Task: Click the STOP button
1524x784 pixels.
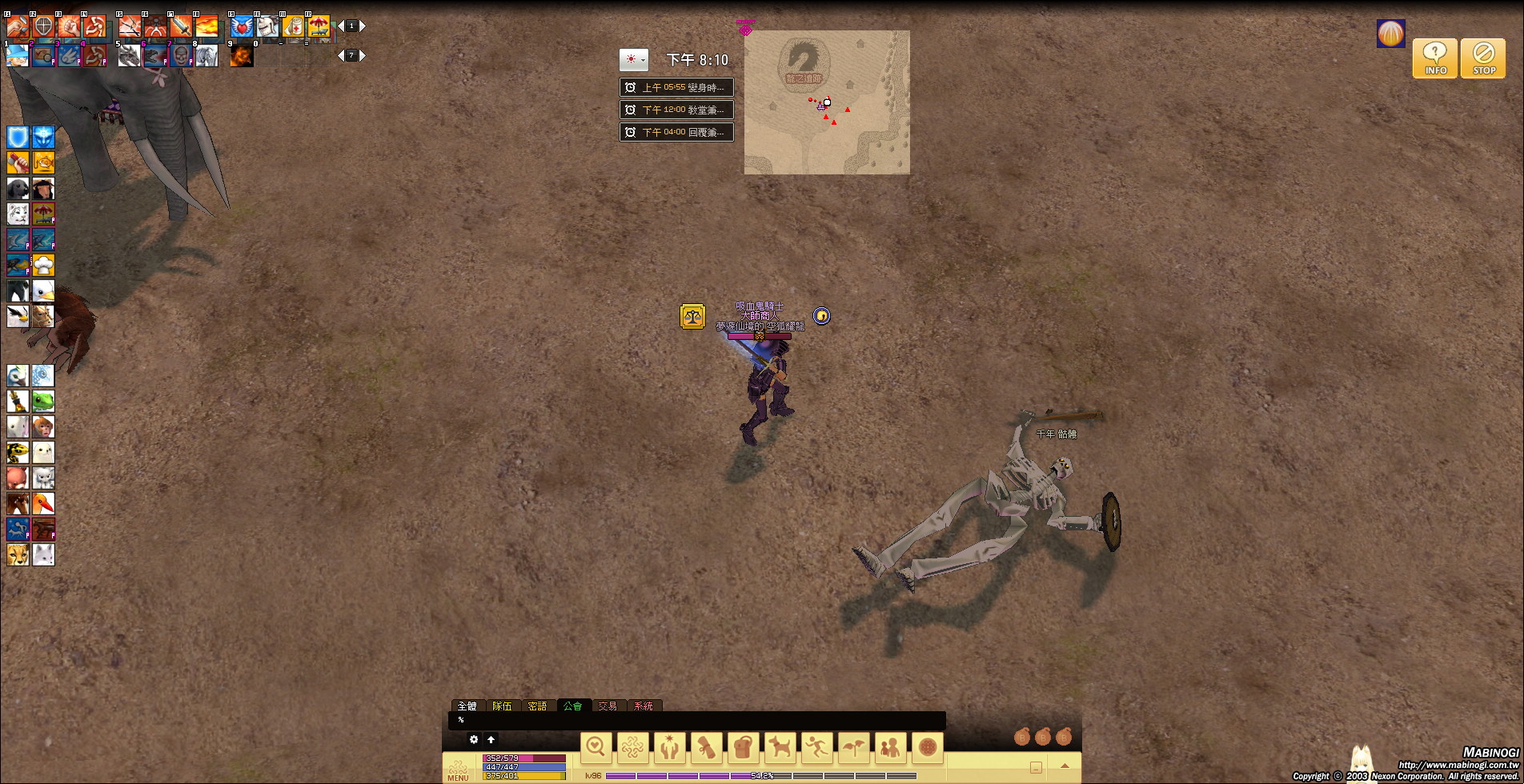Action: pyautogui.click(x=1483, y=58)
